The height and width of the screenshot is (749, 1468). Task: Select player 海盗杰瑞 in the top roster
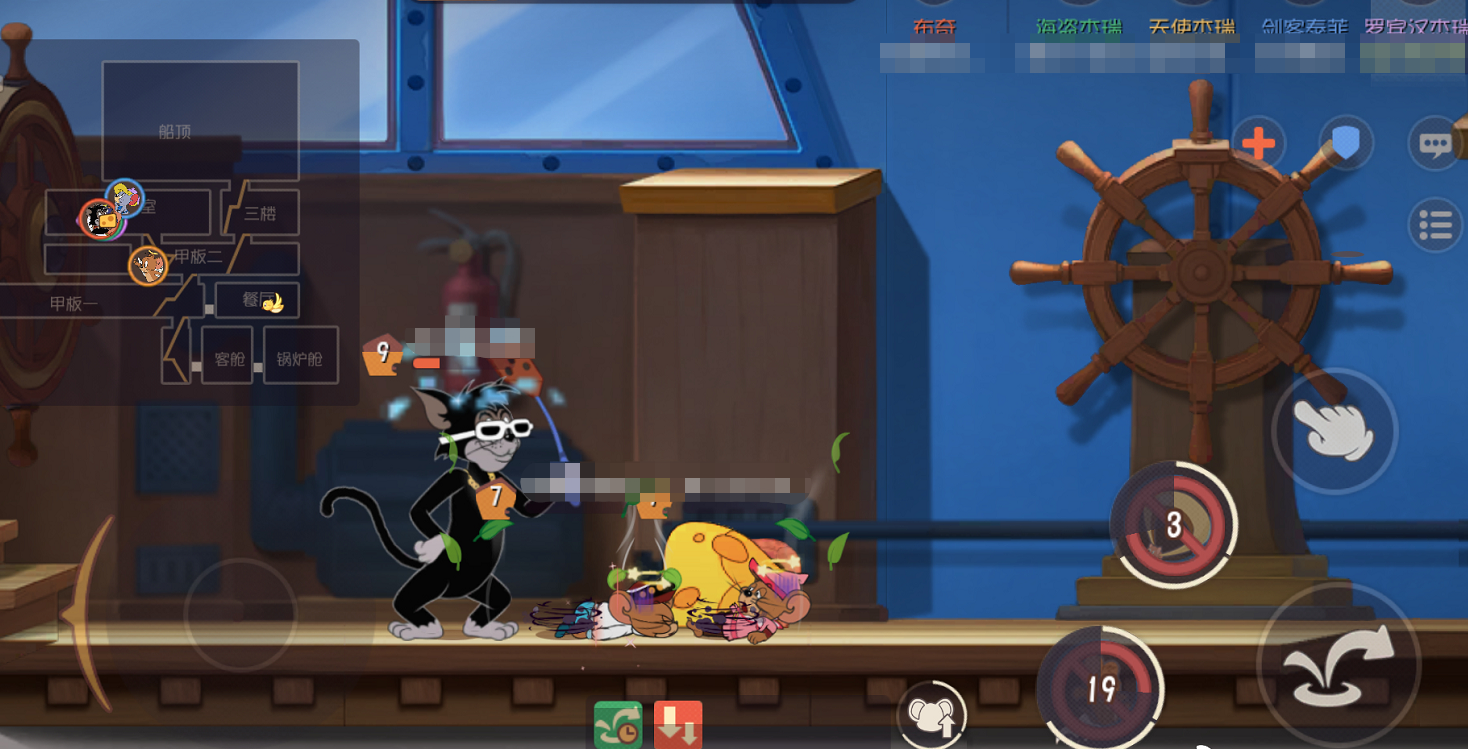[1078, 28]
